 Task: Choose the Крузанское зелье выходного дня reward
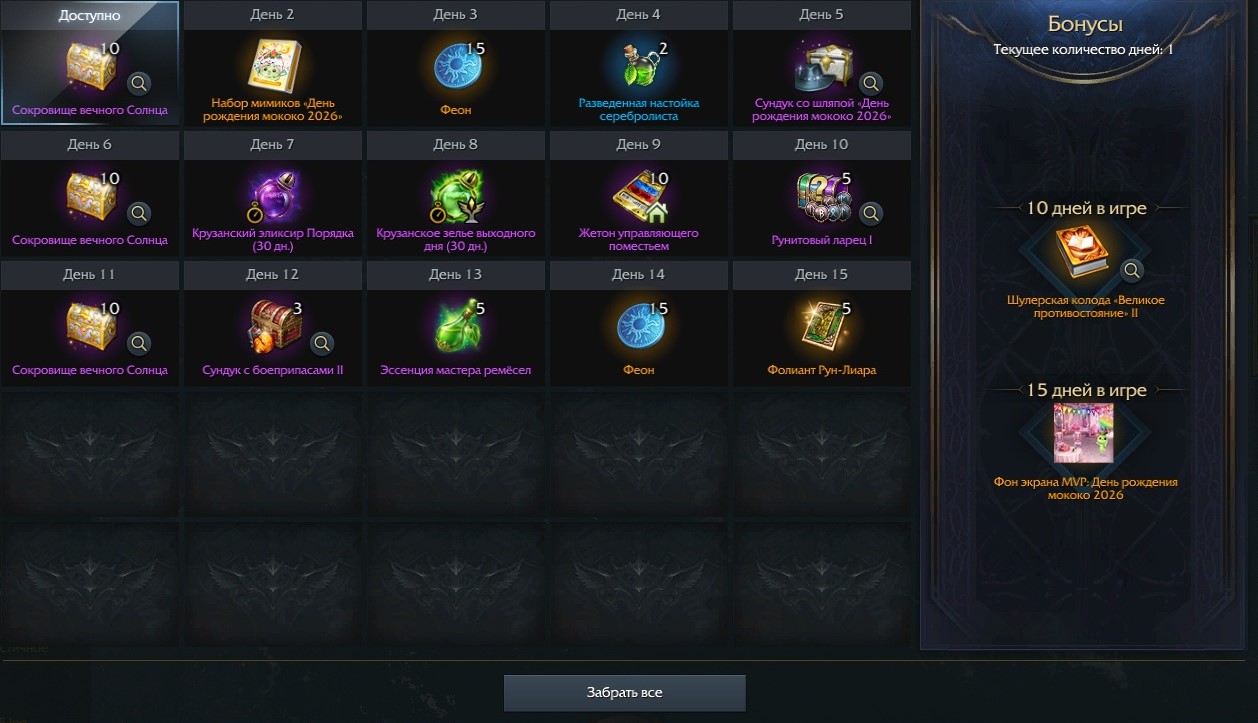pos(454,197)
